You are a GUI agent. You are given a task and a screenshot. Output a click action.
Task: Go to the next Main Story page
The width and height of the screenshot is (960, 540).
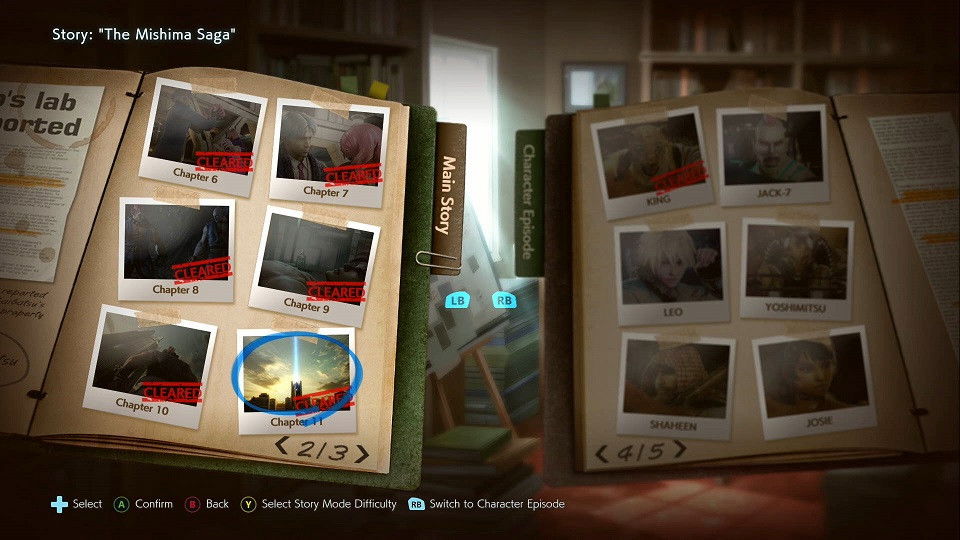pyautogui.click(x=361, y=455)
